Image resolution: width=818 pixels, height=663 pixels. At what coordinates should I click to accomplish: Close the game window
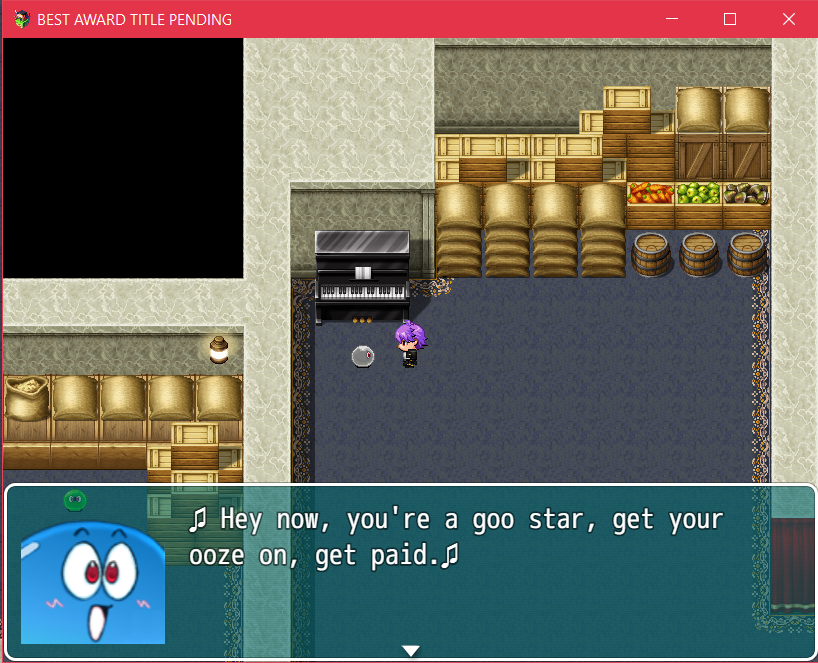(x=789, y=19)
